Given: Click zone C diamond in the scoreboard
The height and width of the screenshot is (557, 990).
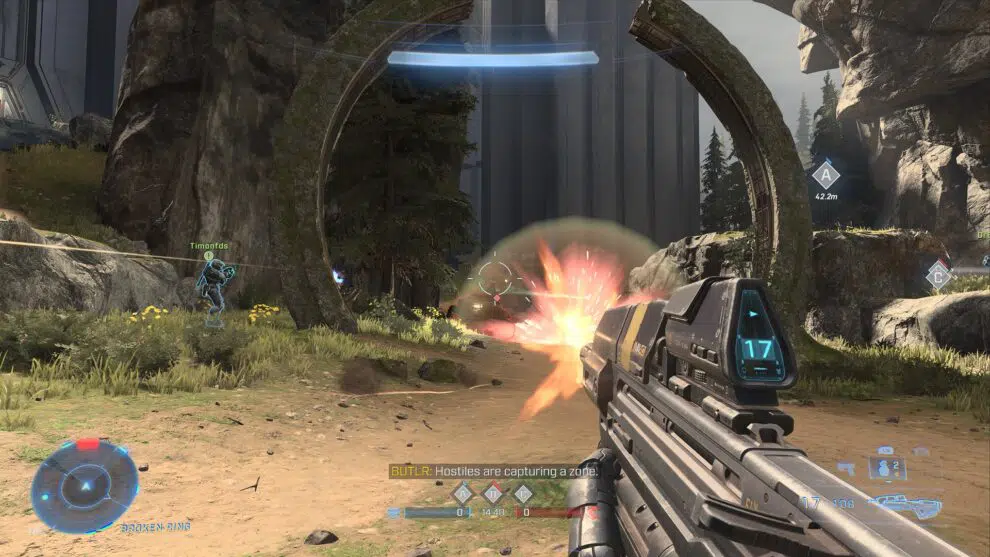Looking at the screenshot, I should [x=523, y=492].
